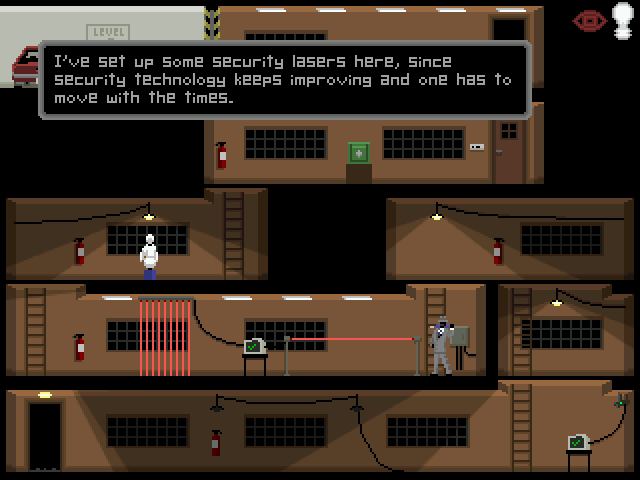
Task: Click the white lightbulb icon
Action: (622, 21)
